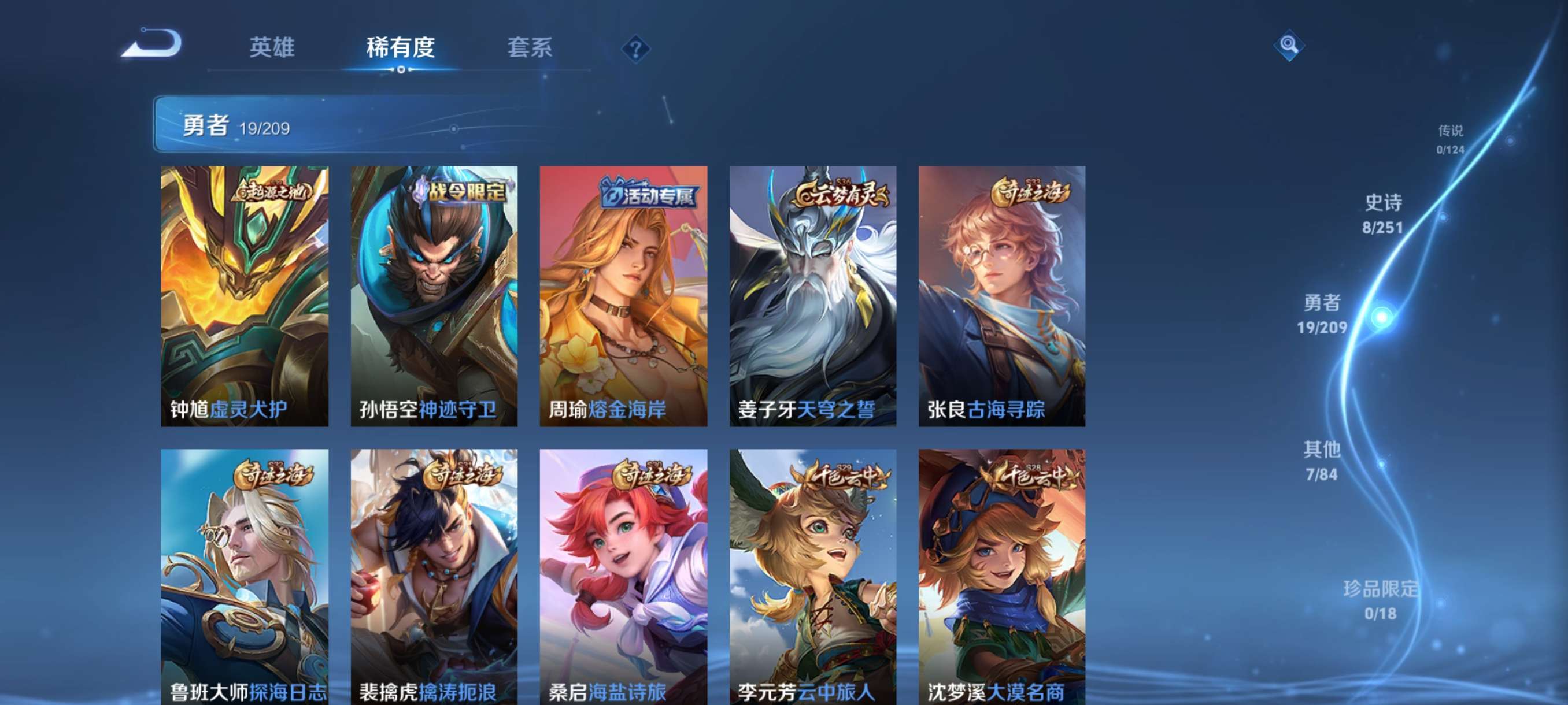1568x705 pixels.
Task: Open search with the magnifier icon
Action: pyautogui.click(x=1290, y=46)
